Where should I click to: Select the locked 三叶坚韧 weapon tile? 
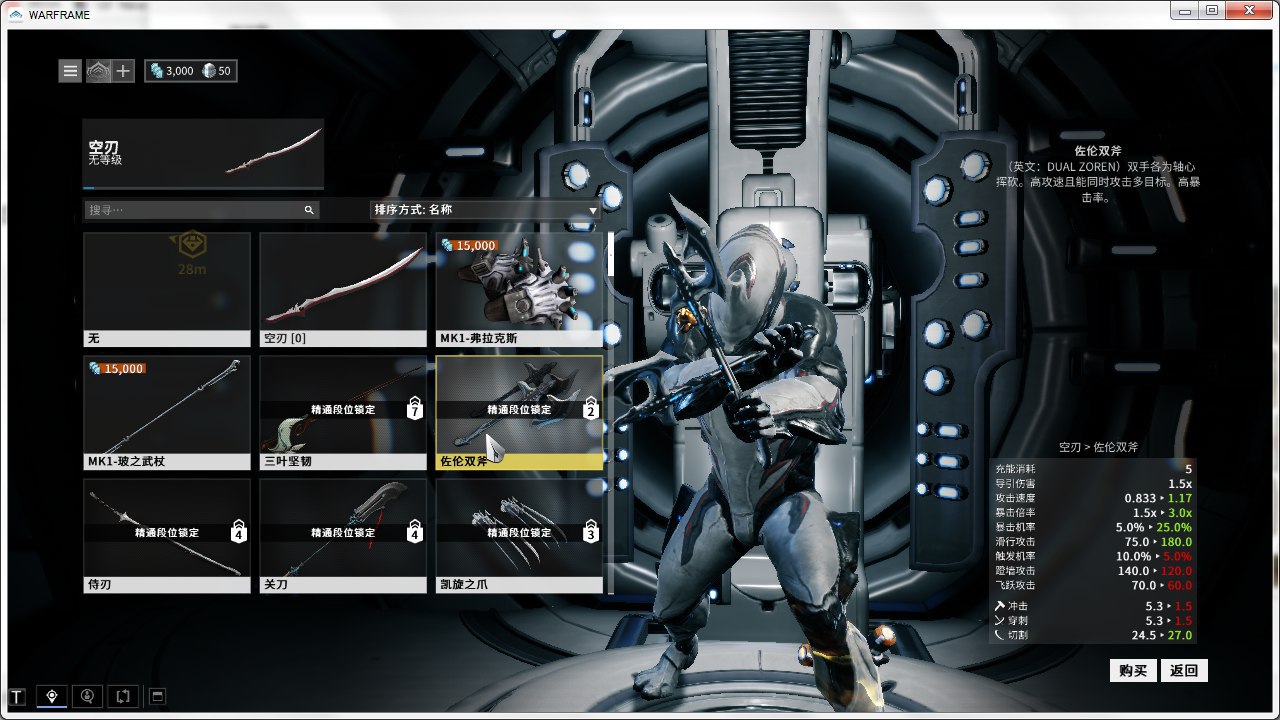pyautogui.click(x=343, y=413)
